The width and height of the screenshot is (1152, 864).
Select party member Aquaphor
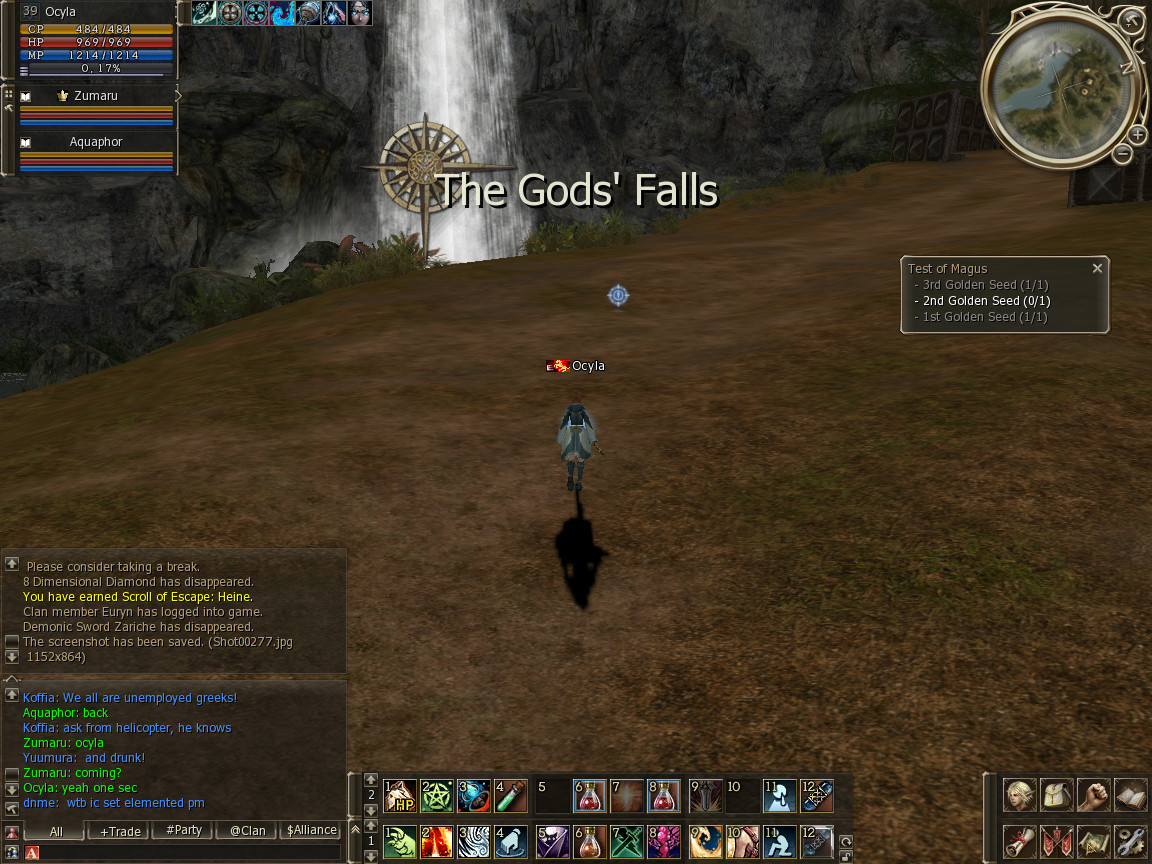[x=96, y=142]
